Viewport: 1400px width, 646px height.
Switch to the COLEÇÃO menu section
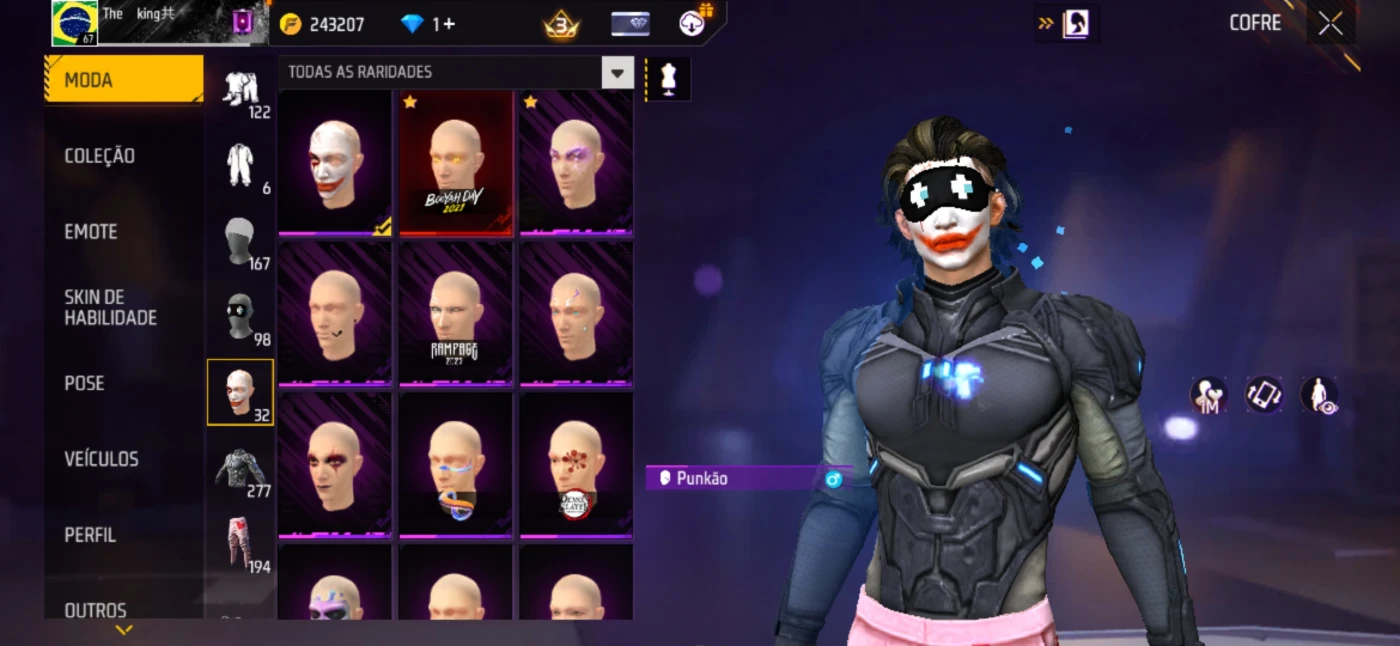pyautogui.click(x=100, y=156)
